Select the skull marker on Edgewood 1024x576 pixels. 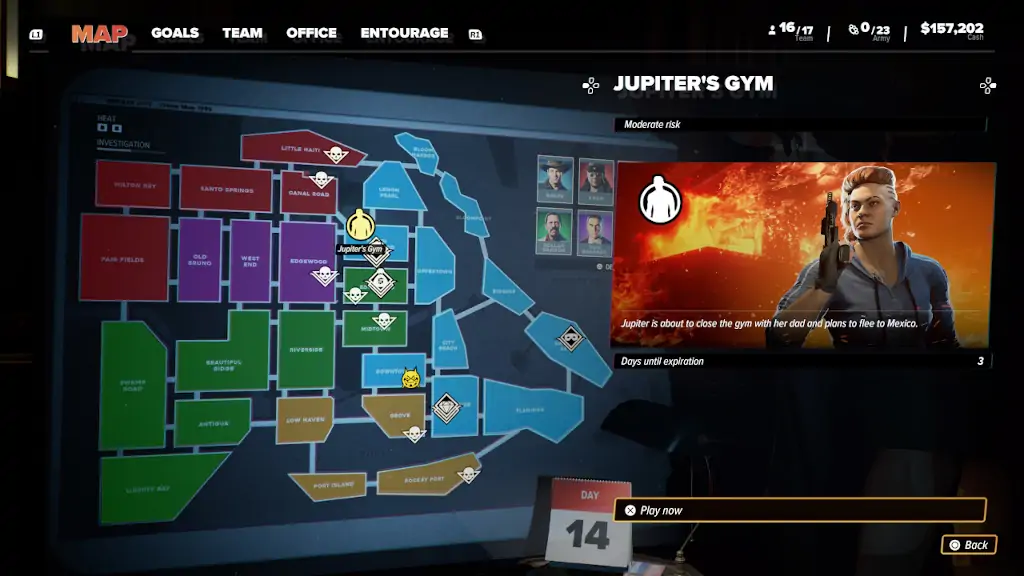pyautogui.click(x=324, y=274)
